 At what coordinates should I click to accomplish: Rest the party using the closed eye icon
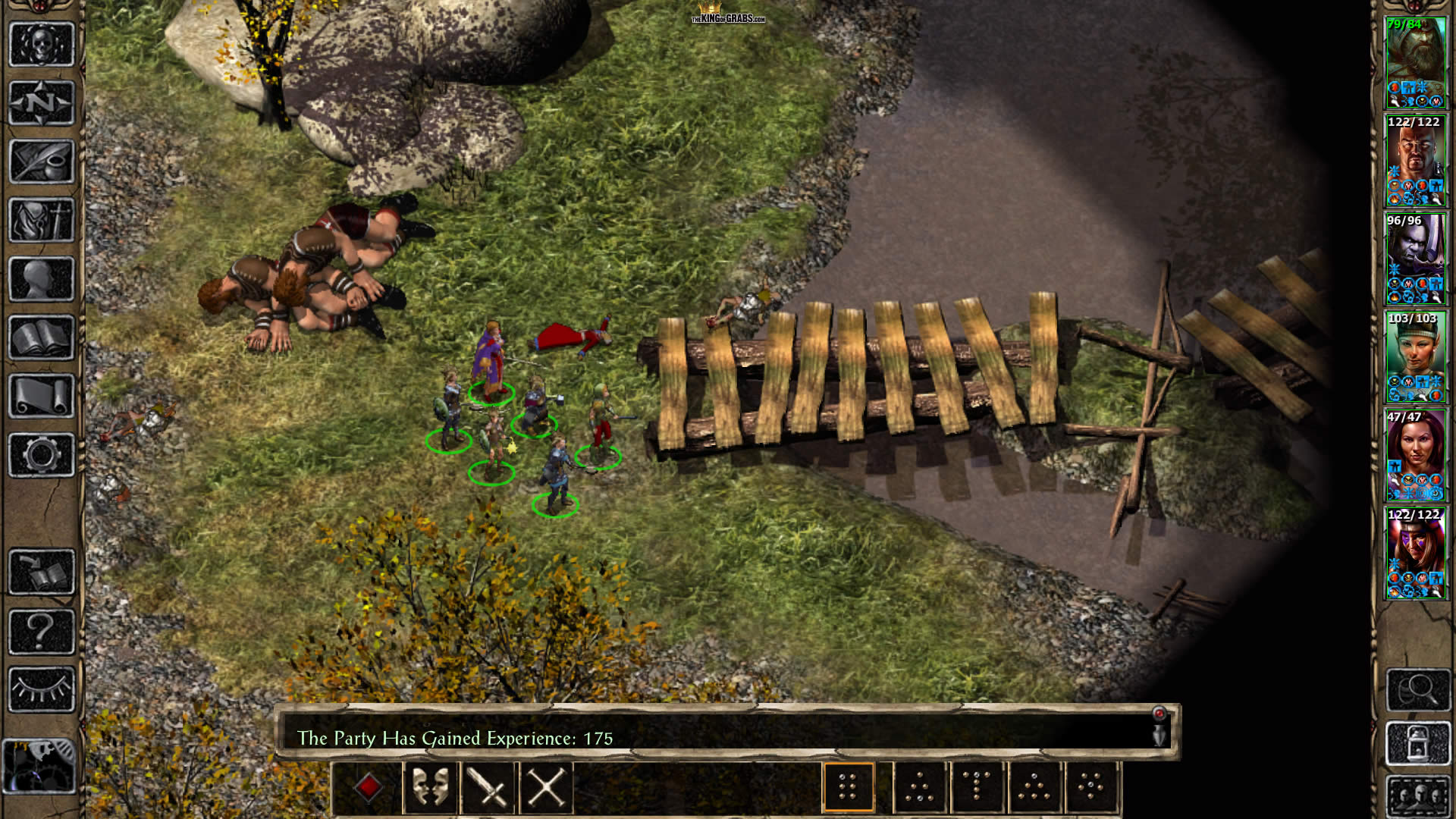point(42,689)
